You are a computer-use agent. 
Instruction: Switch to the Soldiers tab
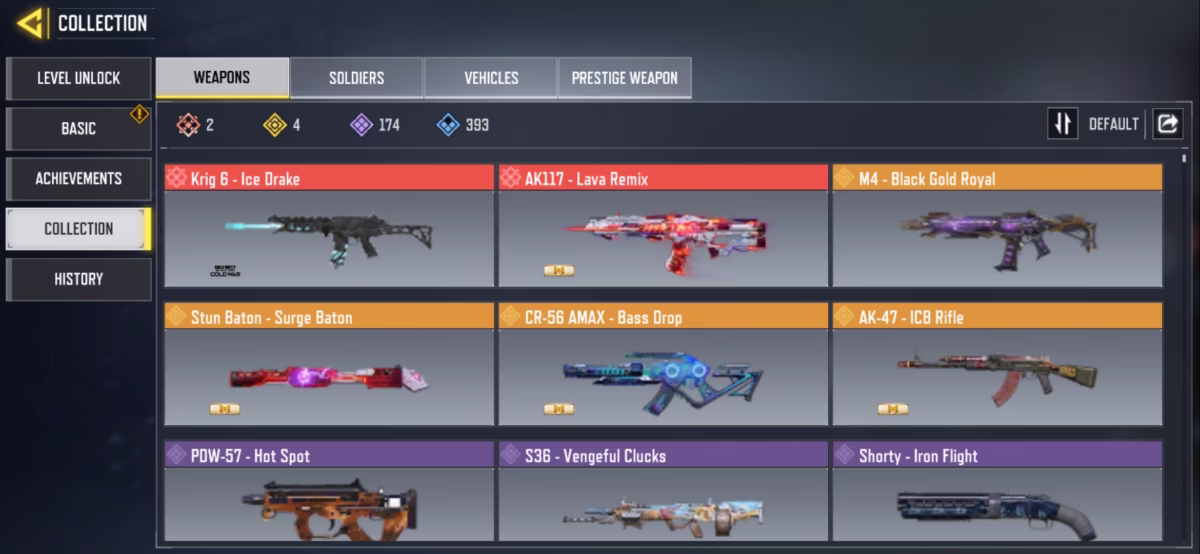[x=356, y=78]
